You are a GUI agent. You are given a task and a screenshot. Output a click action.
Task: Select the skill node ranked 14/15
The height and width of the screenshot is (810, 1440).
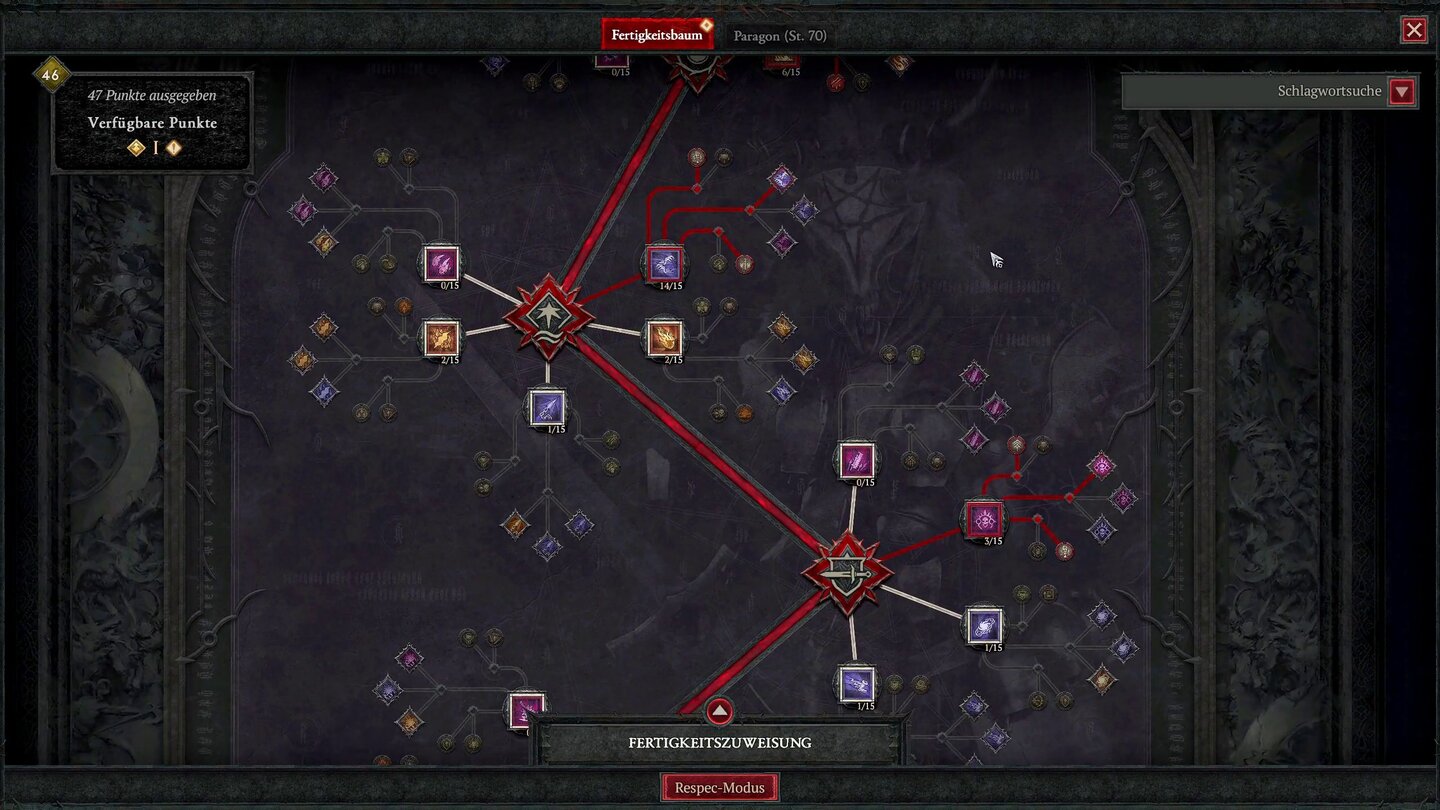click(x=665, y=263)
